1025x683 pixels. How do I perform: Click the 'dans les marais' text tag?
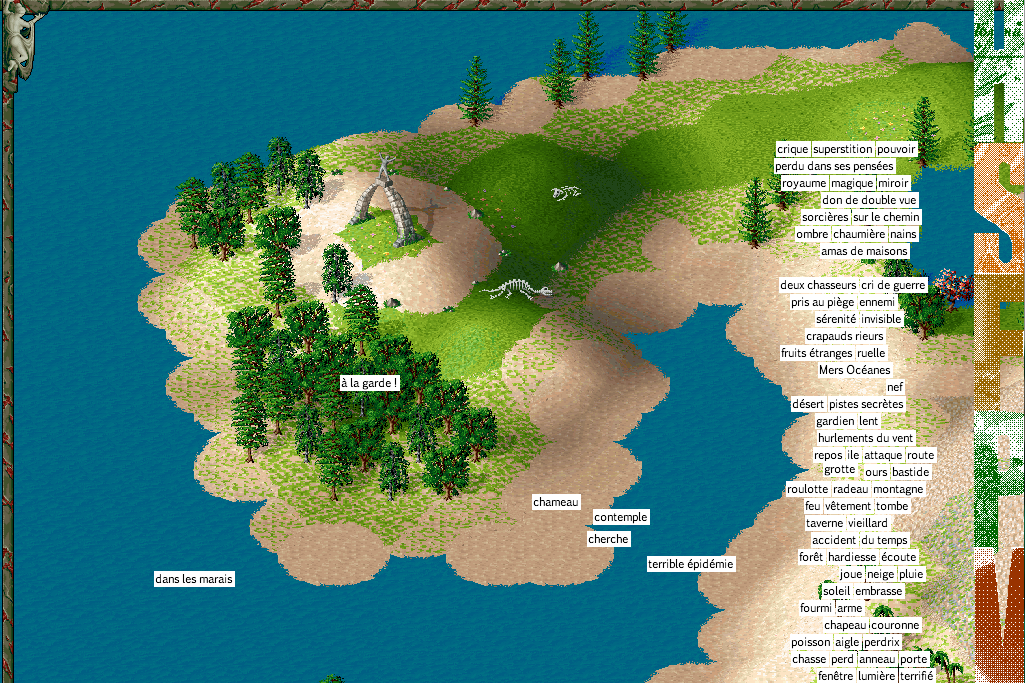(195, 579)
